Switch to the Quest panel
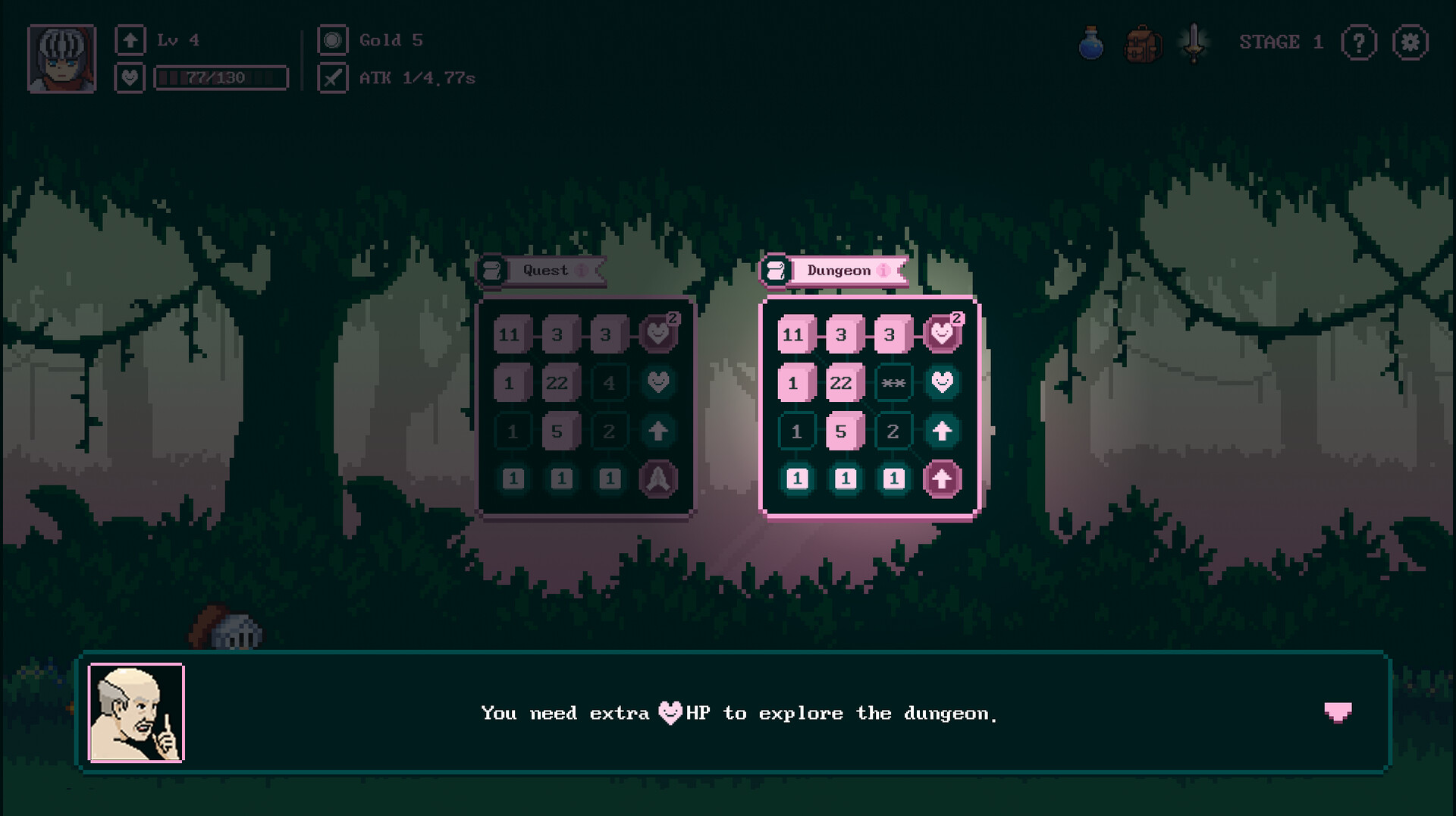 [x=544, y=270]
